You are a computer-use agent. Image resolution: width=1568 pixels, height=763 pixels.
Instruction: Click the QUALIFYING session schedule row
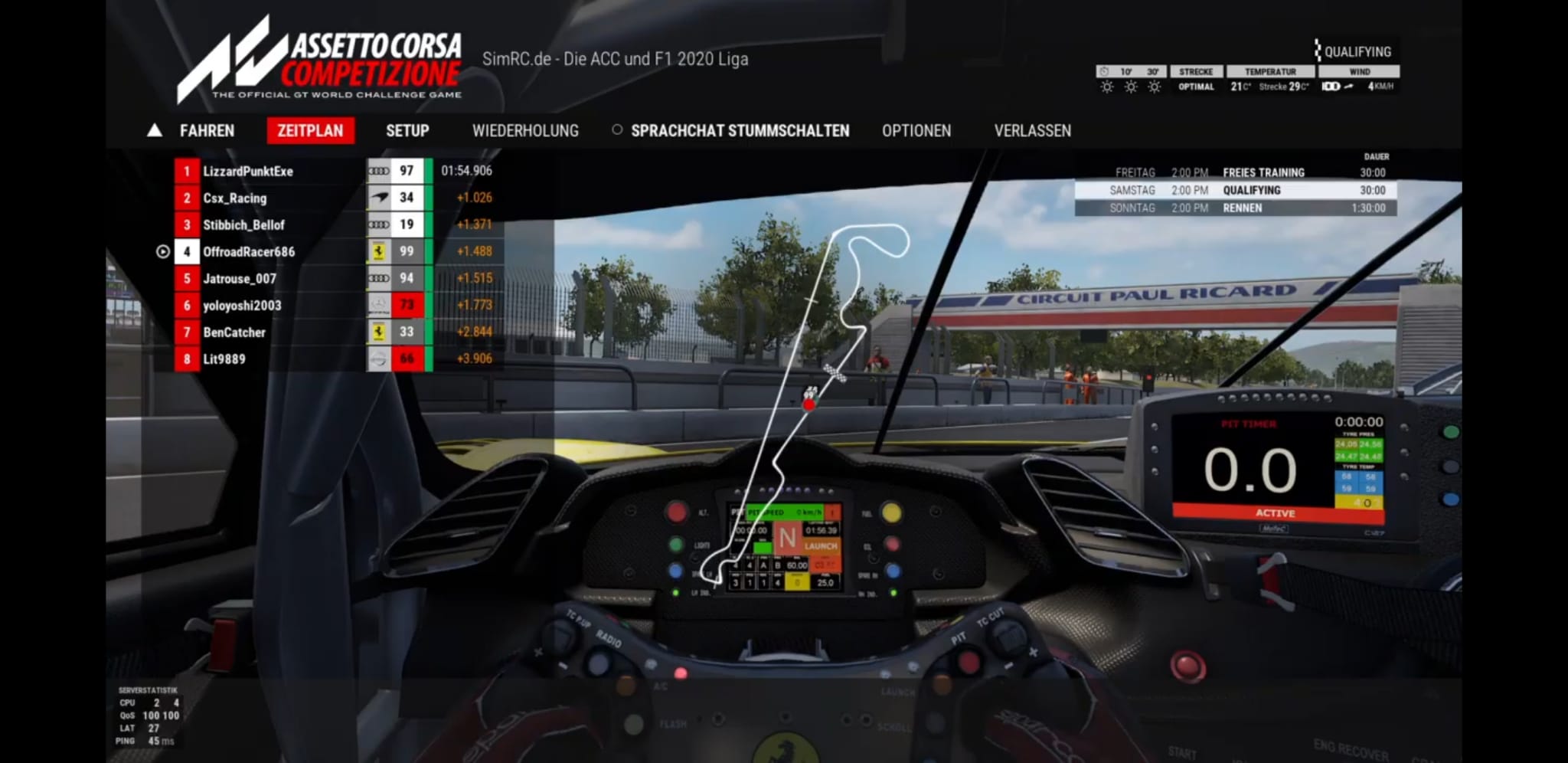click(x=1235, y=190)
